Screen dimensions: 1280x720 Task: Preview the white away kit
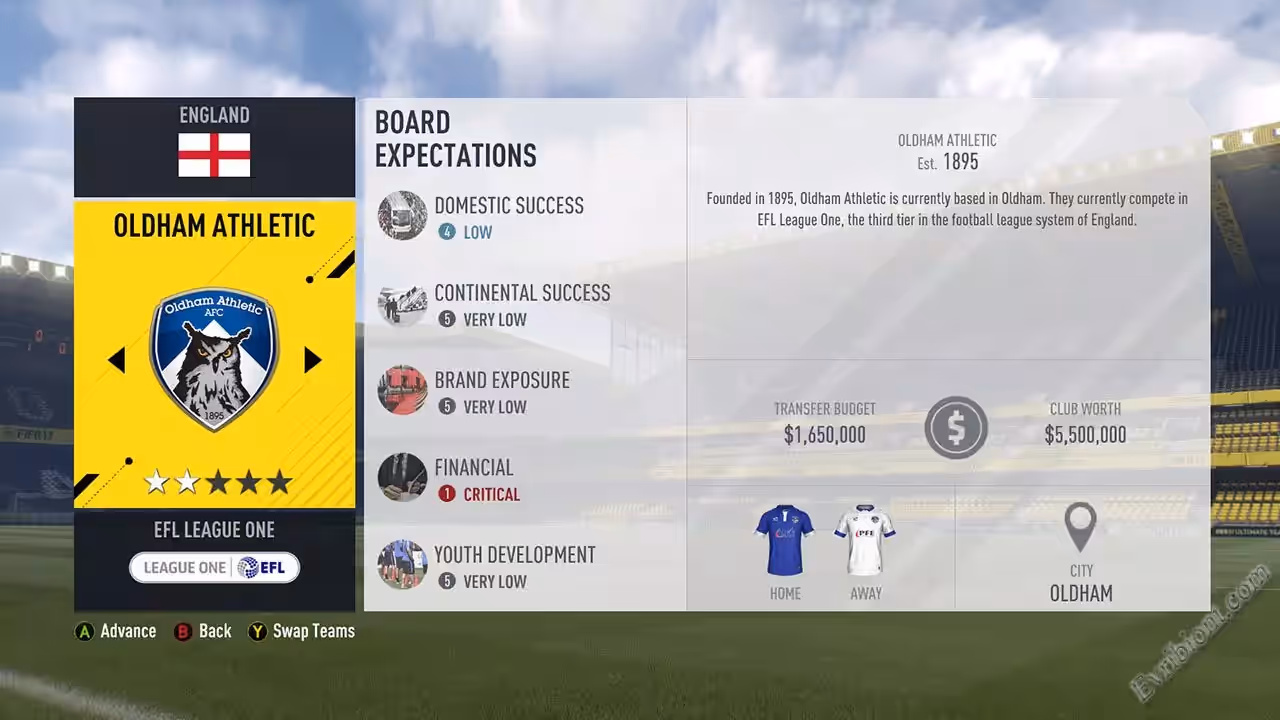click(x=865, y=540)
